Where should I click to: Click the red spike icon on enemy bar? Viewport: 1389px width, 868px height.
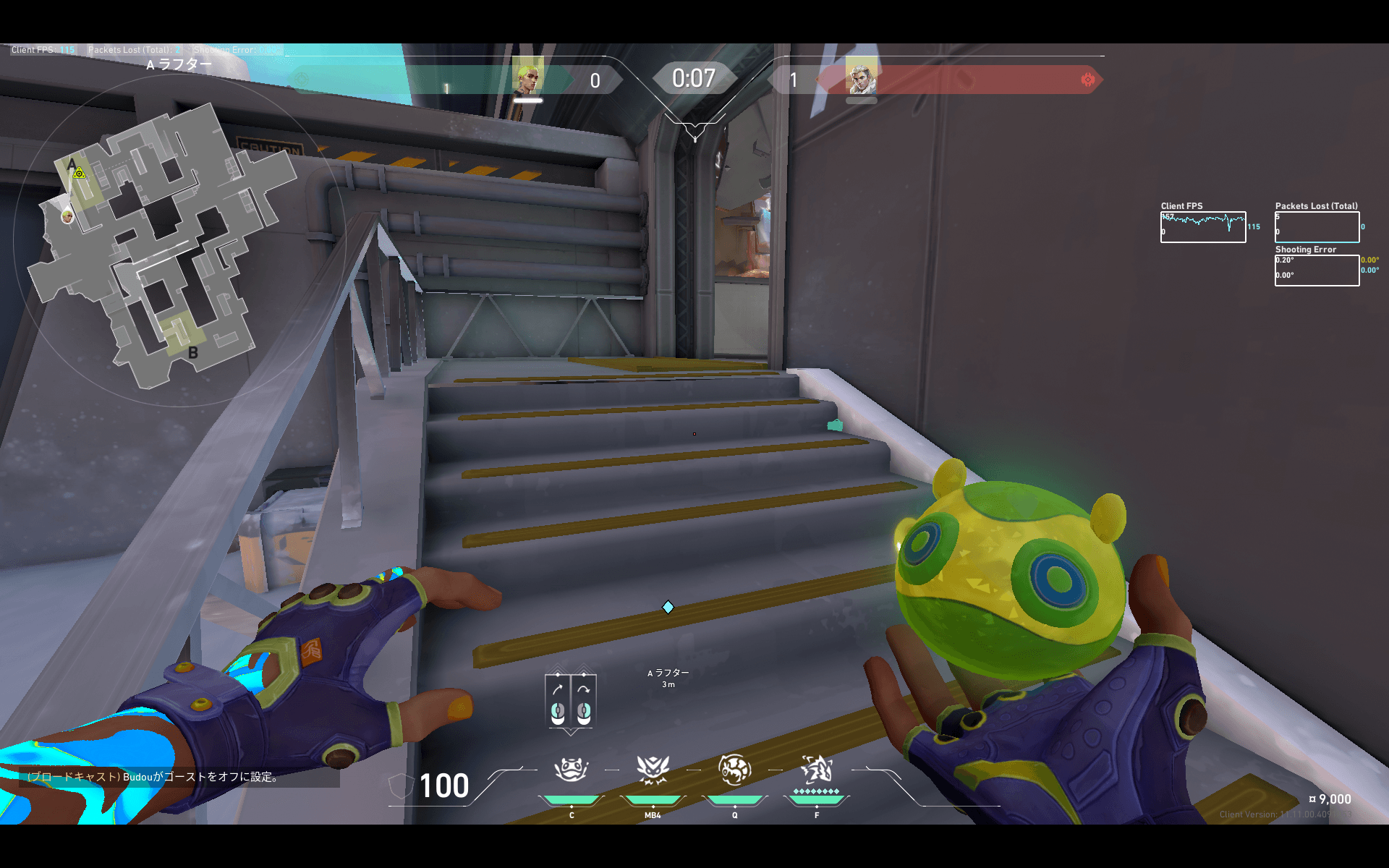tap(1087, 80)
